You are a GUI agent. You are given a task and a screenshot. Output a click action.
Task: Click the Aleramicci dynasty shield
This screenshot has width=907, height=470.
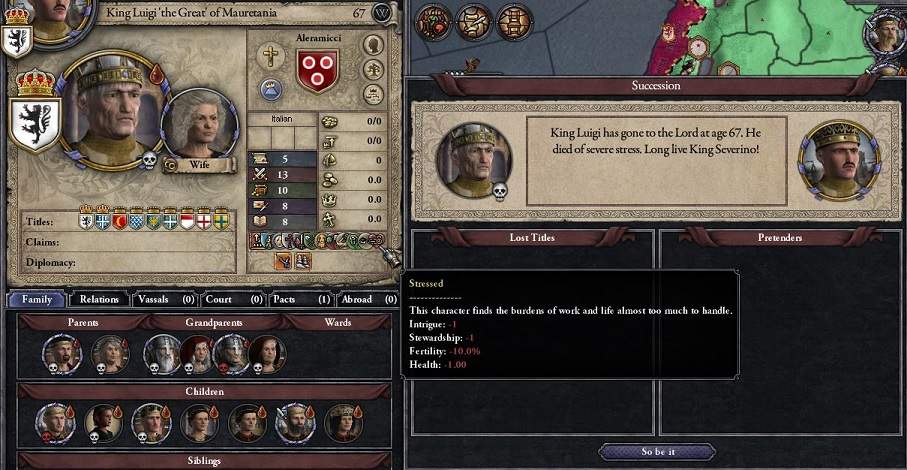(x=318, y=69)
